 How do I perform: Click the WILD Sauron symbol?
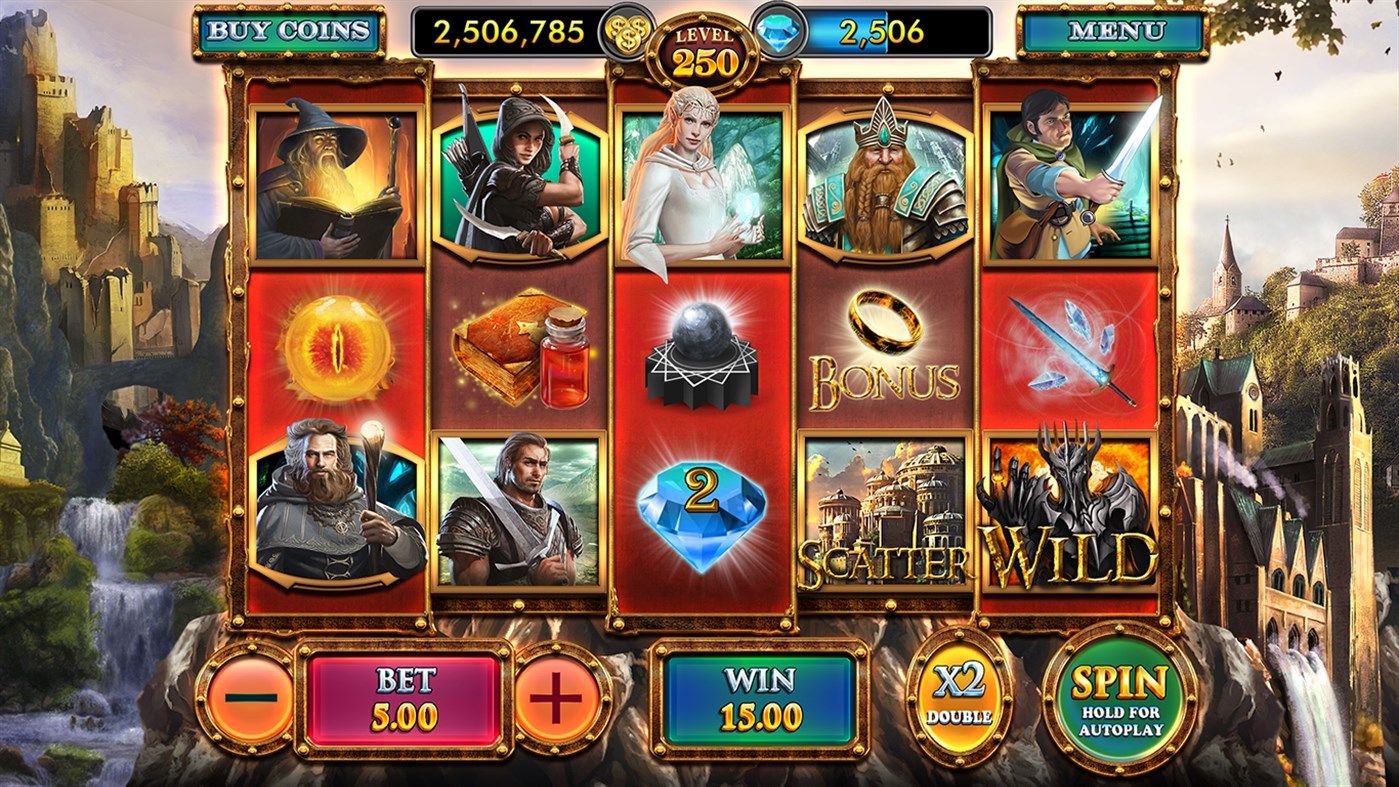point(1072,510)
